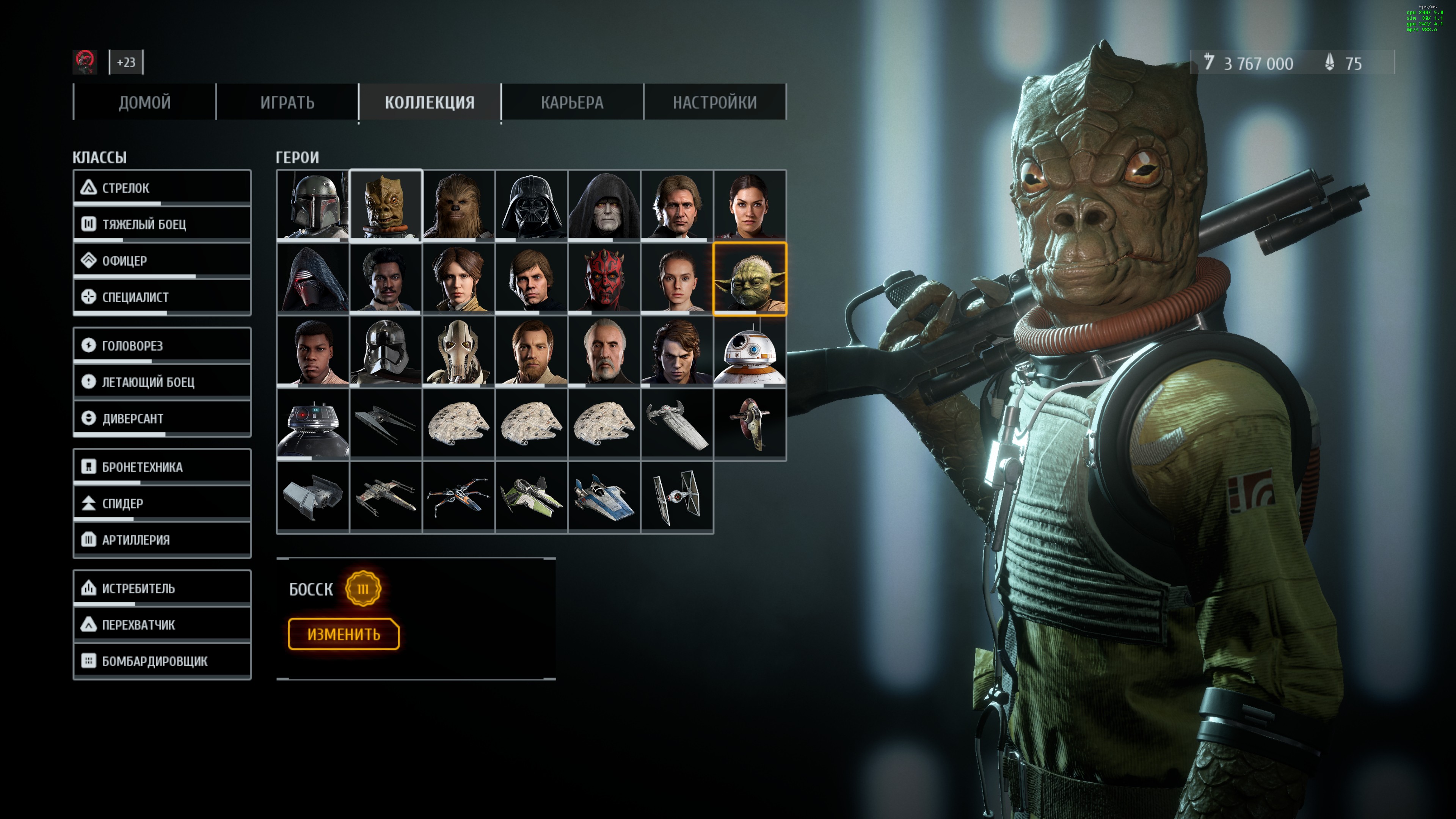
Task: Choose the Chewbacca hero portrait
Action: point(458,206)
